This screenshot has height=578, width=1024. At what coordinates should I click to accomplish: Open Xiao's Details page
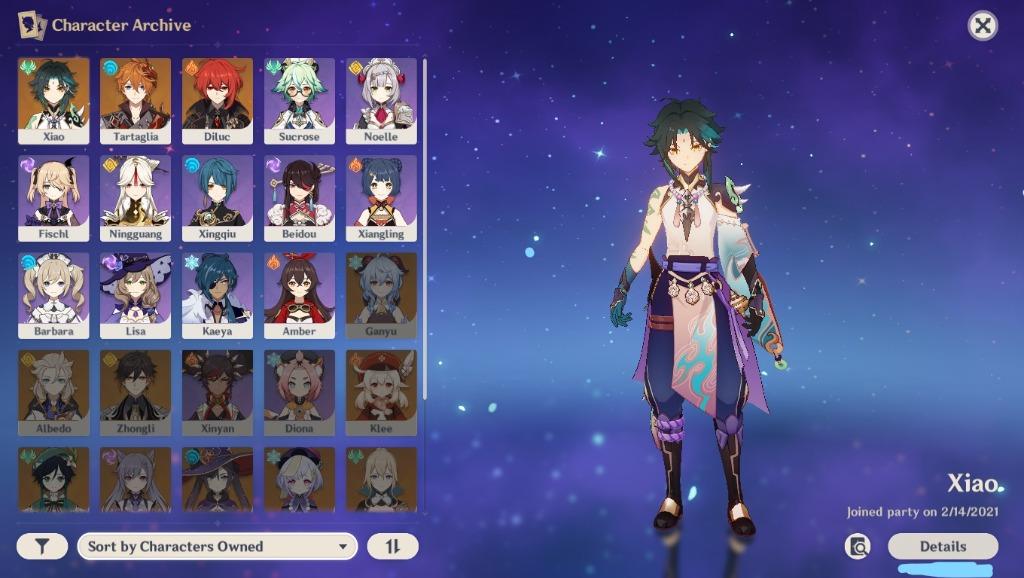pos(942,546)
